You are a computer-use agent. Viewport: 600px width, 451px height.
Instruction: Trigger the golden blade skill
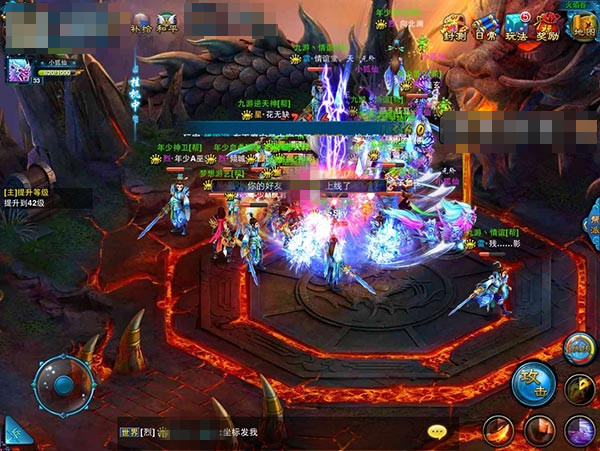[580, 389]
